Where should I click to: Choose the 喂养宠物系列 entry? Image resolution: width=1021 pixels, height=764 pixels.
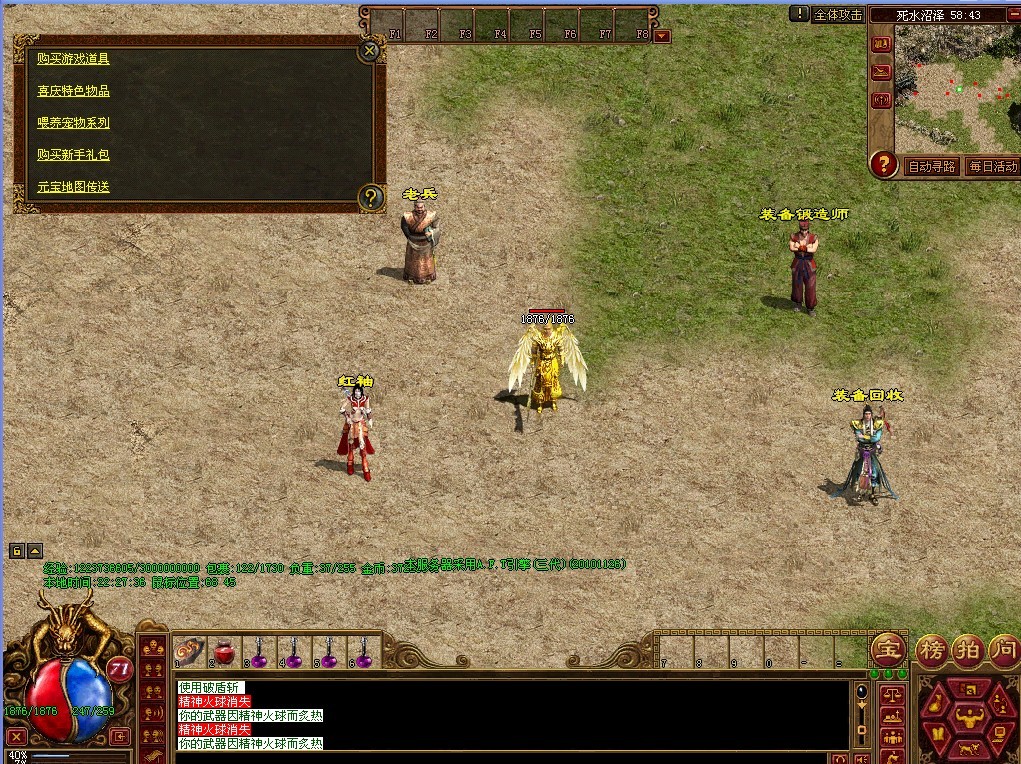pos(73,123)
